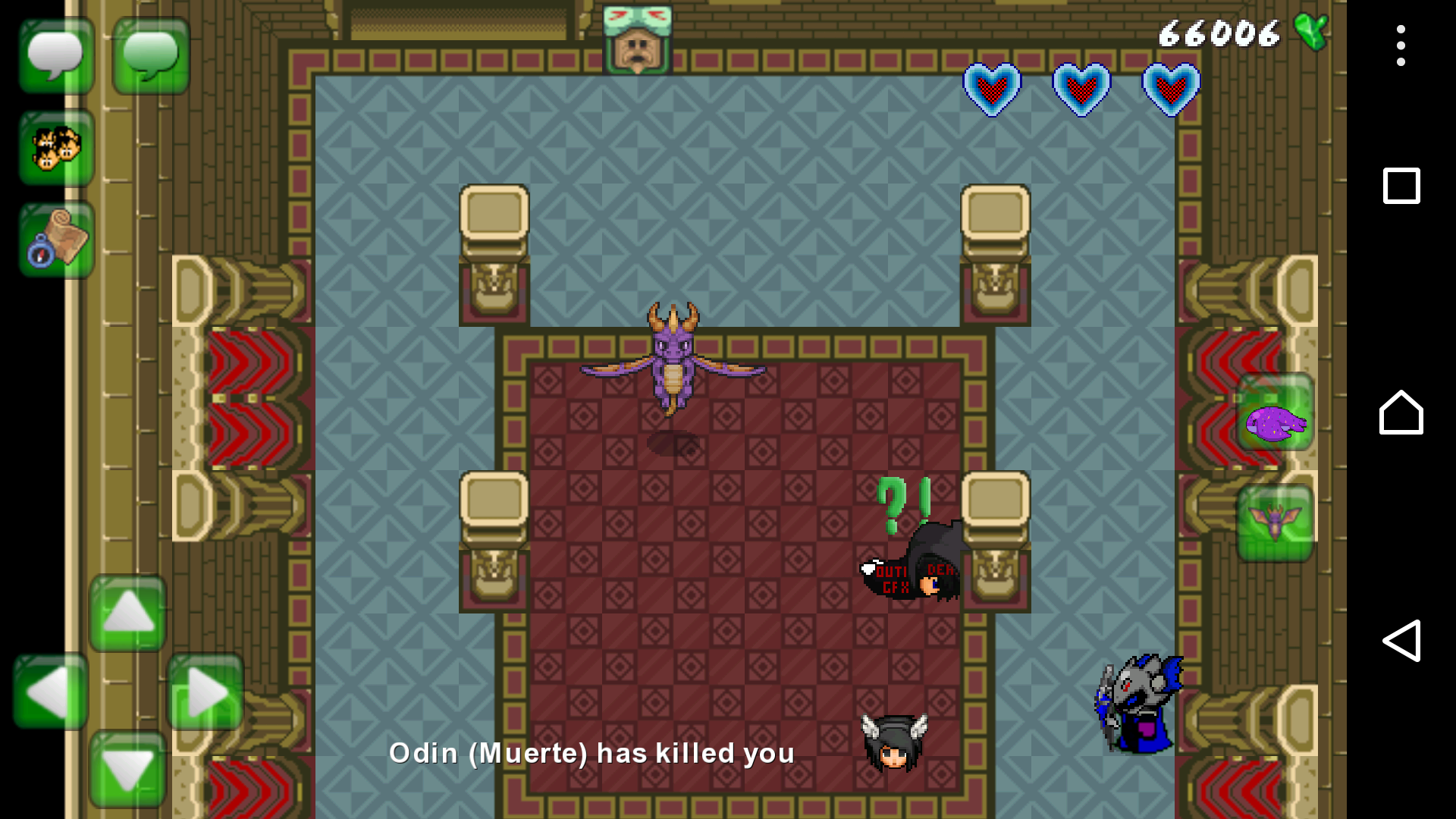1456x819 pixels.
Task: Tap the up arrow movement button
Action: tap(127, 613)
